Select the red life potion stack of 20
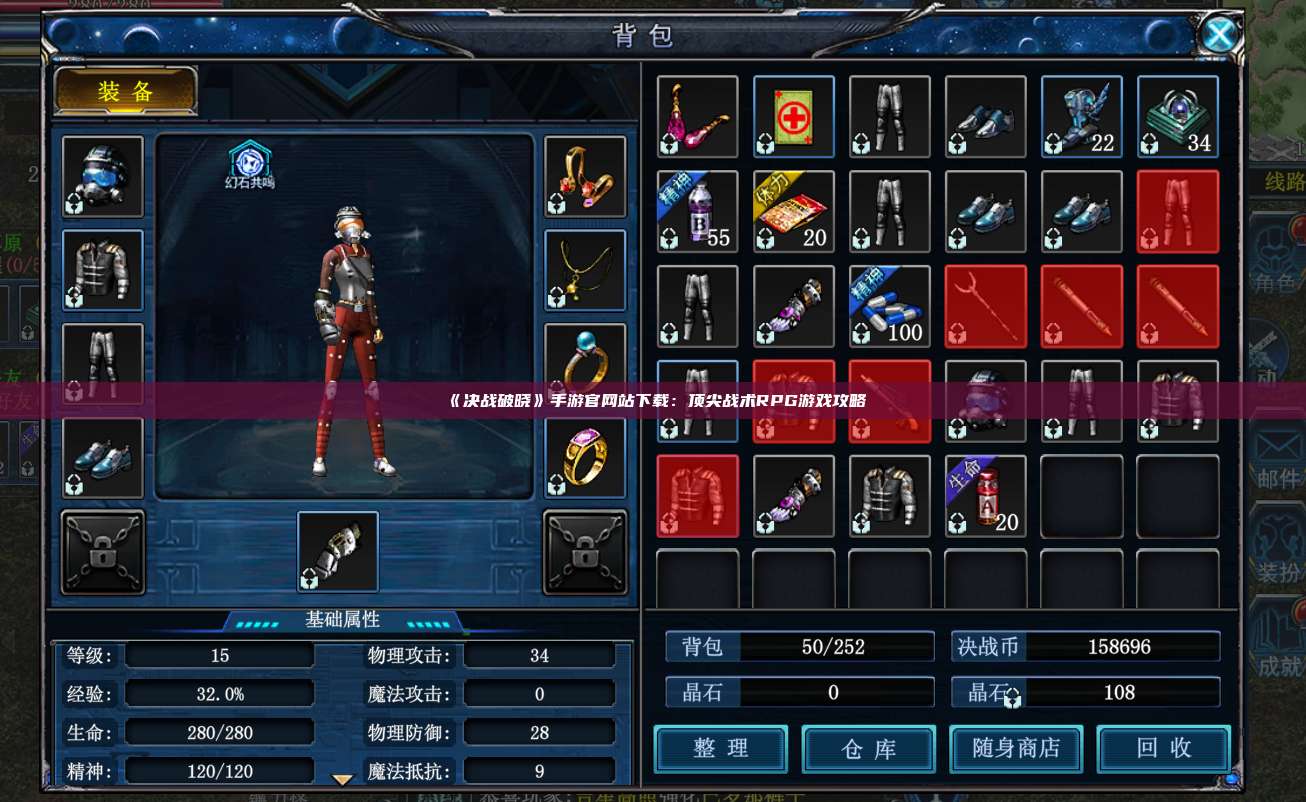The image size is (1306, 802). [x=986, y=496]
